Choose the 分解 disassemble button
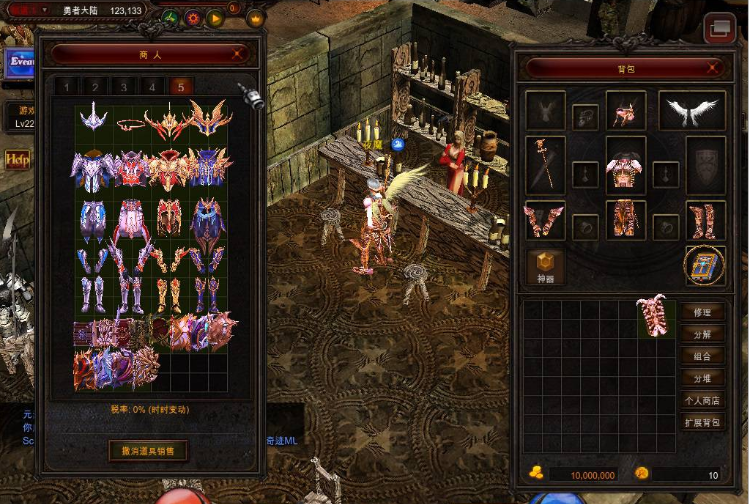Viewport: 749px width, 504px height. click(702, 334)
